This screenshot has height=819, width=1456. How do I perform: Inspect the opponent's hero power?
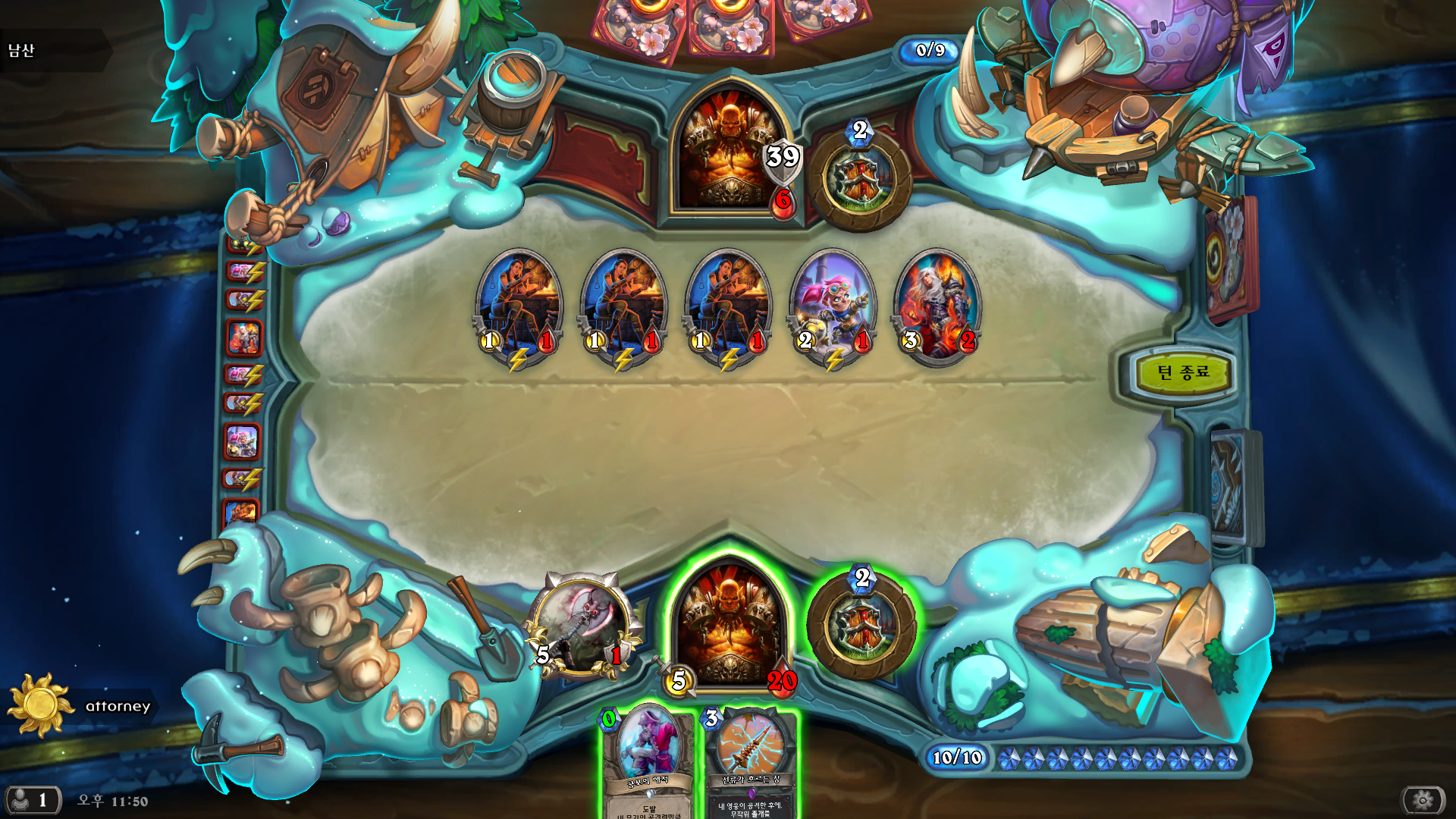click(860, 180)
